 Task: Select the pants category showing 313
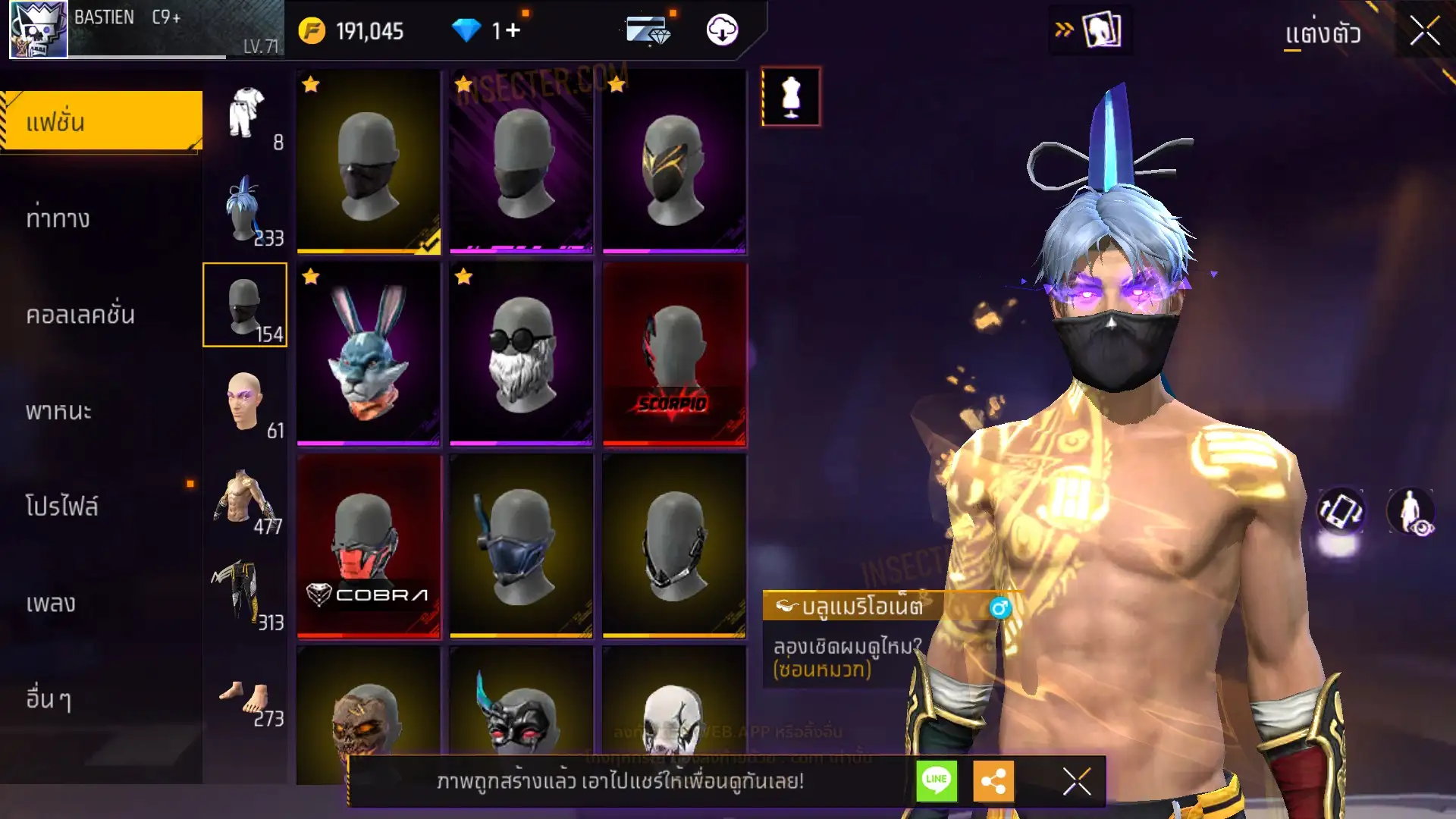pos(245,594)
